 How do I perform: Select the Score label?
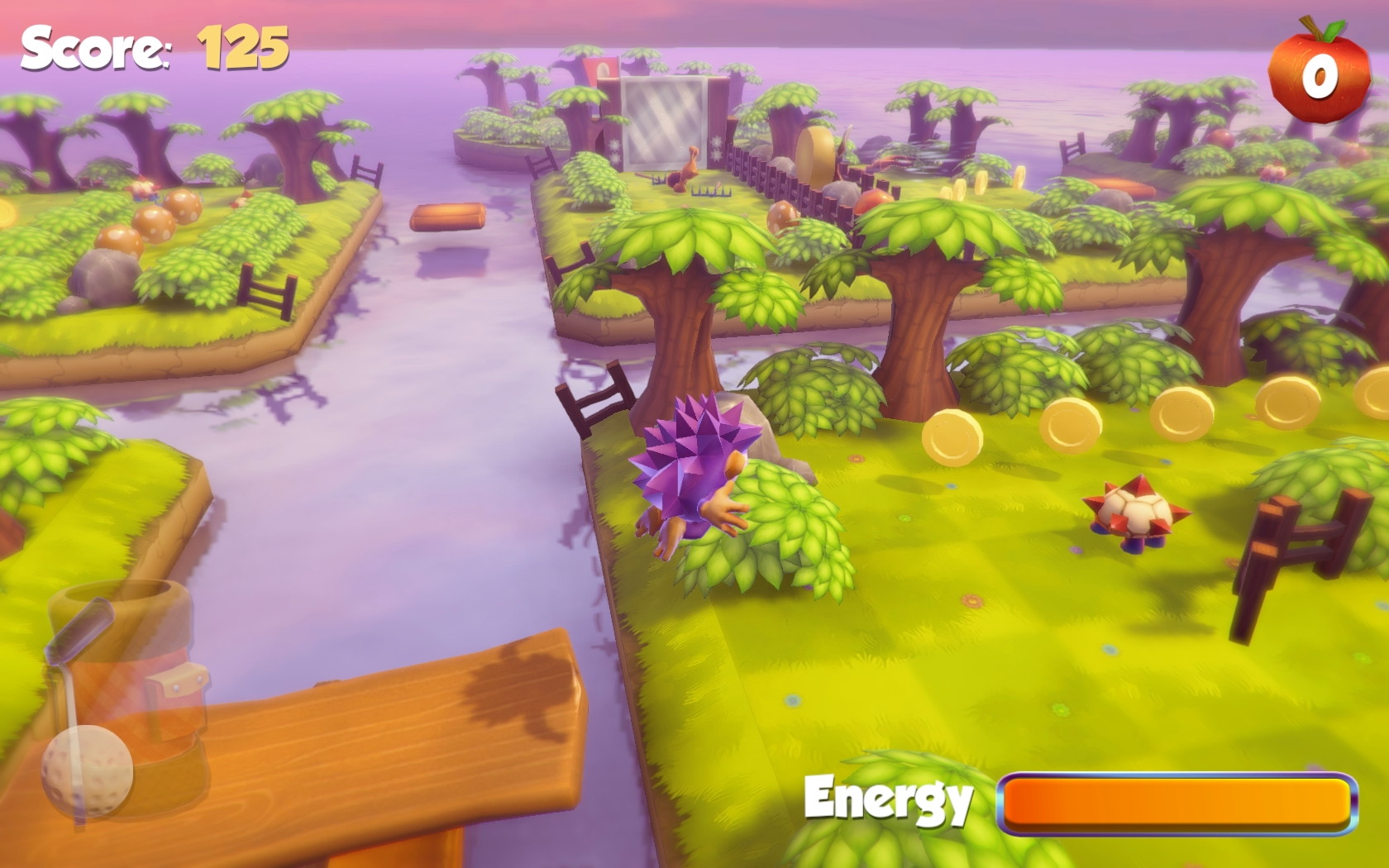(x=95, y=45)
